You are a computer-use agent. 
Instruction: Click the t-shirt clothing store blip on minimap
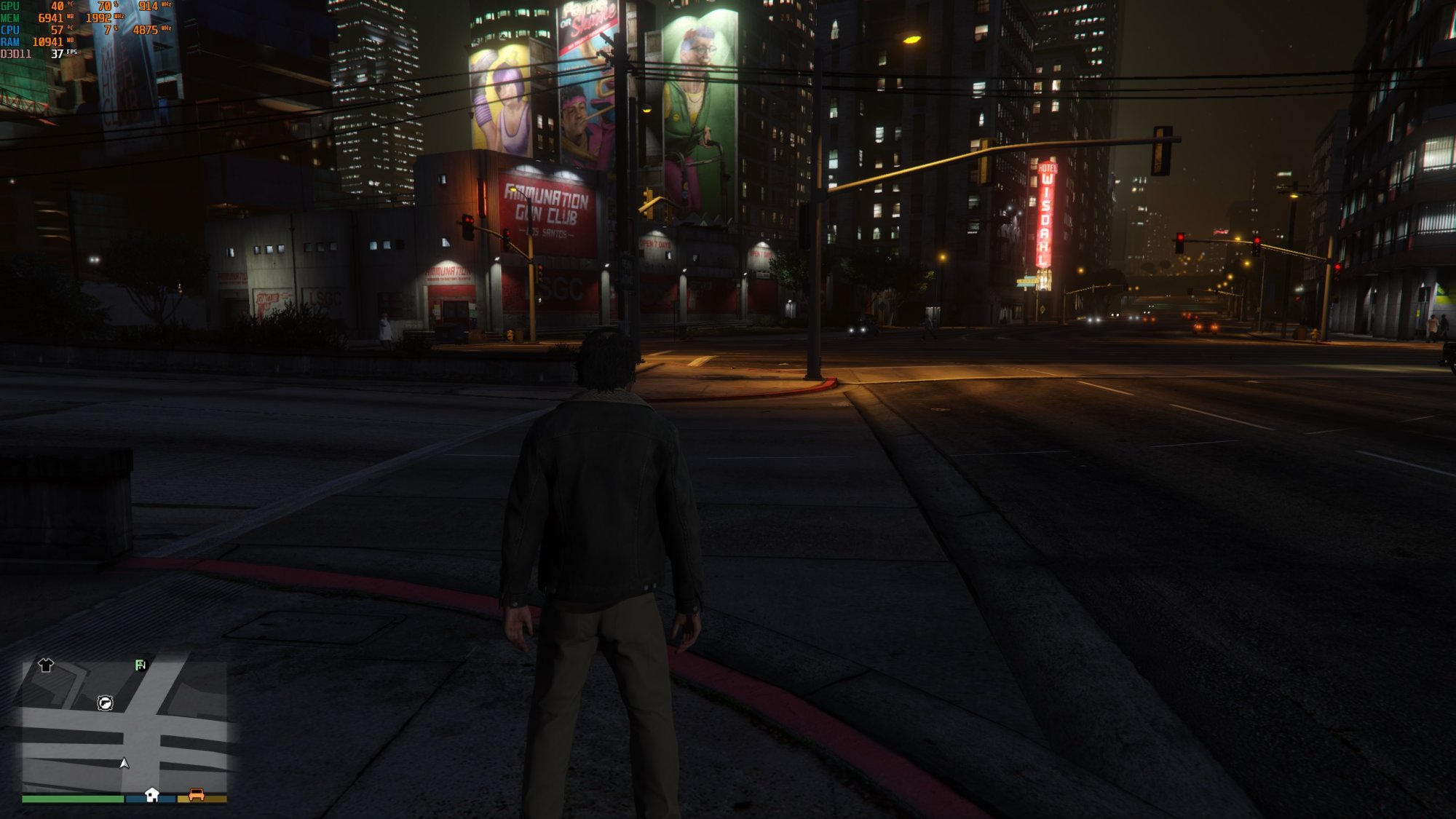[x=46, y=666]
